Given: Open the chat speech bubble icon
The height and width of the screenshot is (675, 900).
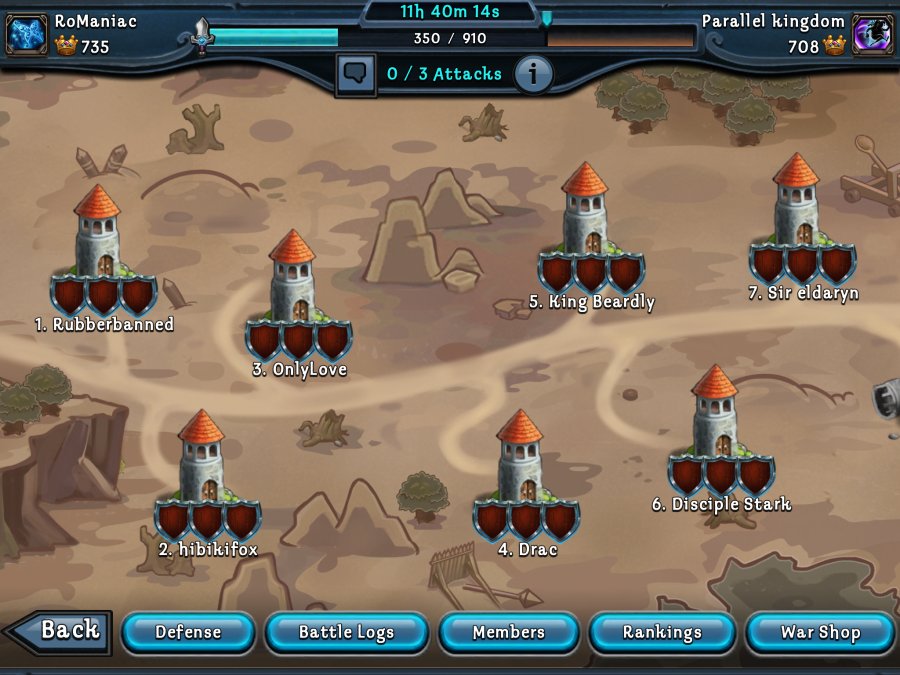Looking at the screenshot, I should [355, 75].
